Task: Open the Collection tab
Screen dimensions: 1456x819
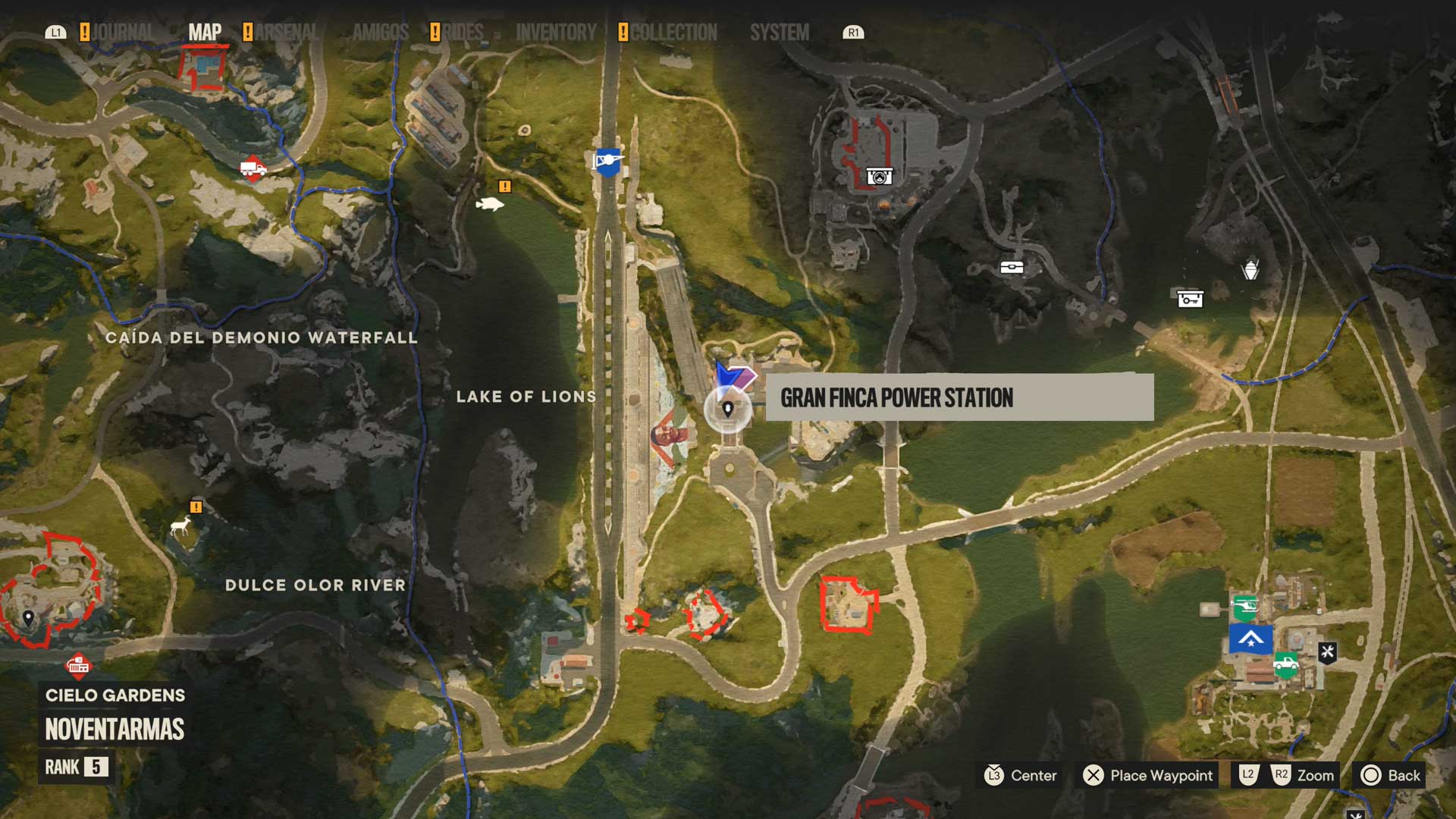Action: click(673, 33)
